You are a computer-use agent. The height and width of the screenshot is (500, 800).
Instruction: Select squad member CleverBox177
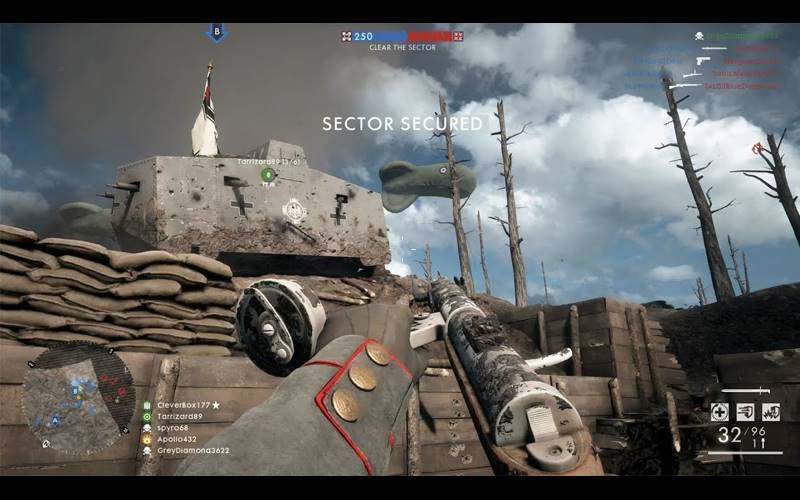click(185, 405)
